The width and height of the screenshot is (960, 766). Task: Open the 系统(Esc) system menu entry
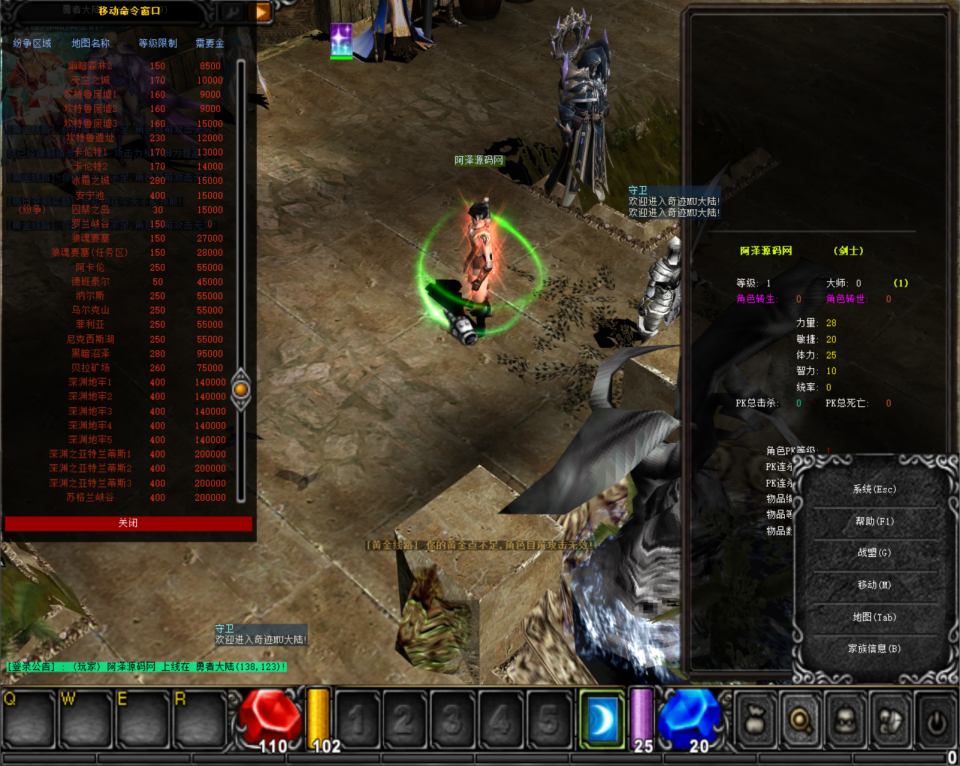(873, 490)
